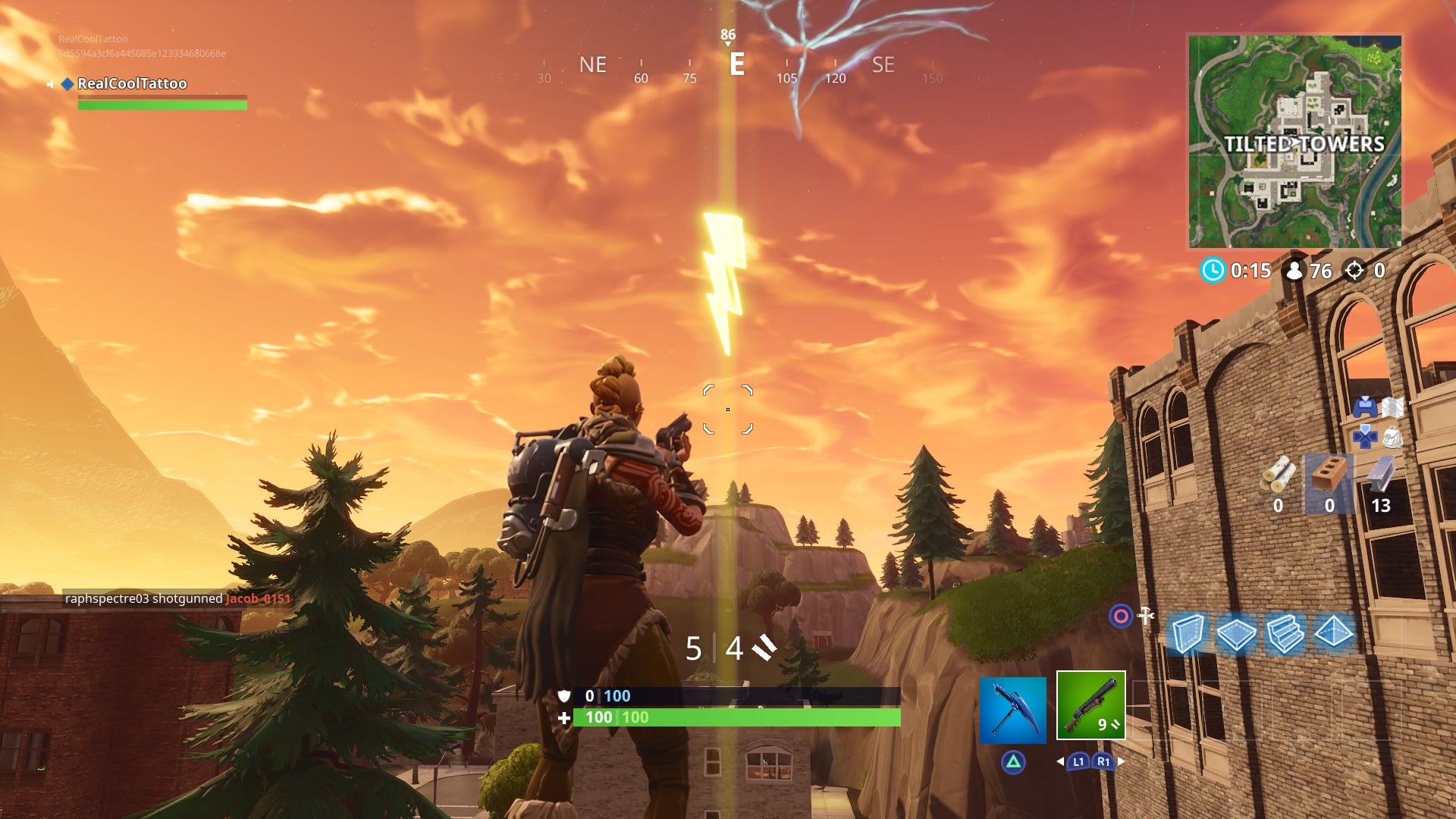
Task: Click the backpack inventory icon
Action: [1393, 438]
